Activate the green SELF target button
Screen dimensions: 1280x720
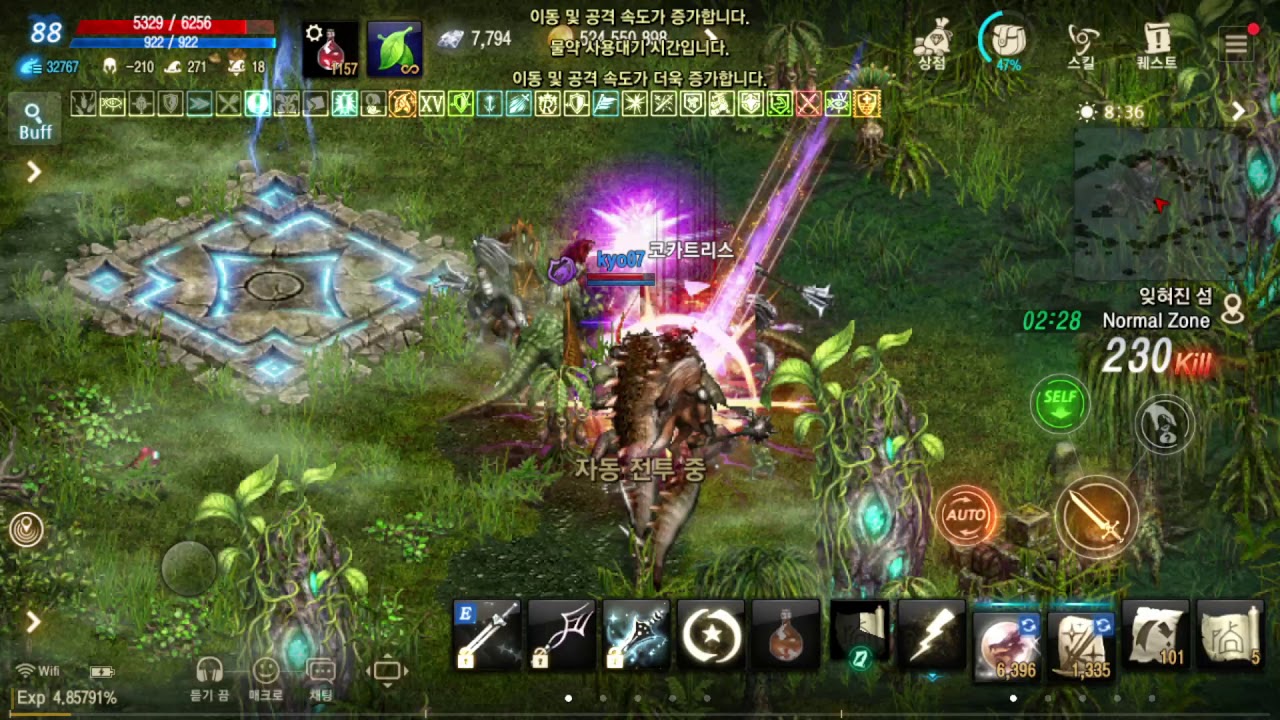1060,402
